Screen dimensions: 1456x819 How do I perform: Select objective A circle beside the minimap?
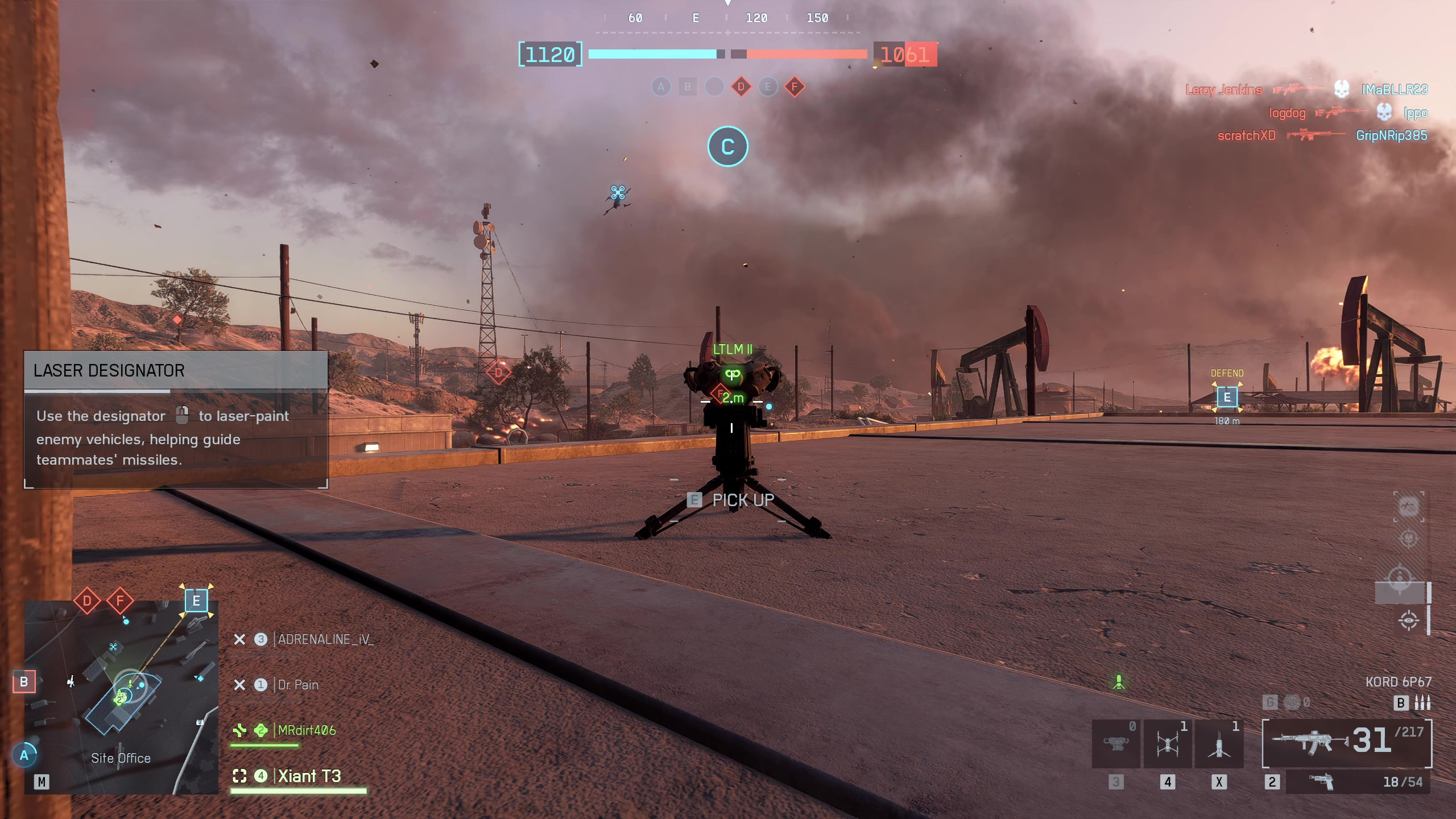pyautogui.click(x=24, y=755)
